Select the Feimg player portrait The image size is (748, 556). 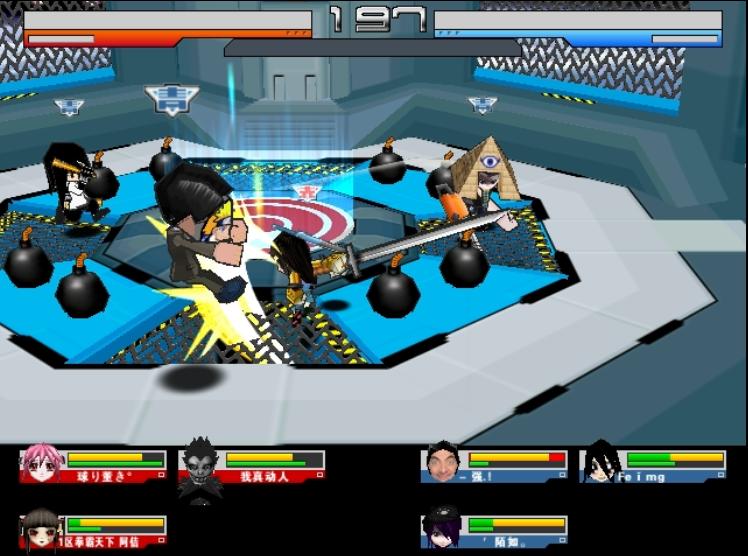(x=600, y=462)
